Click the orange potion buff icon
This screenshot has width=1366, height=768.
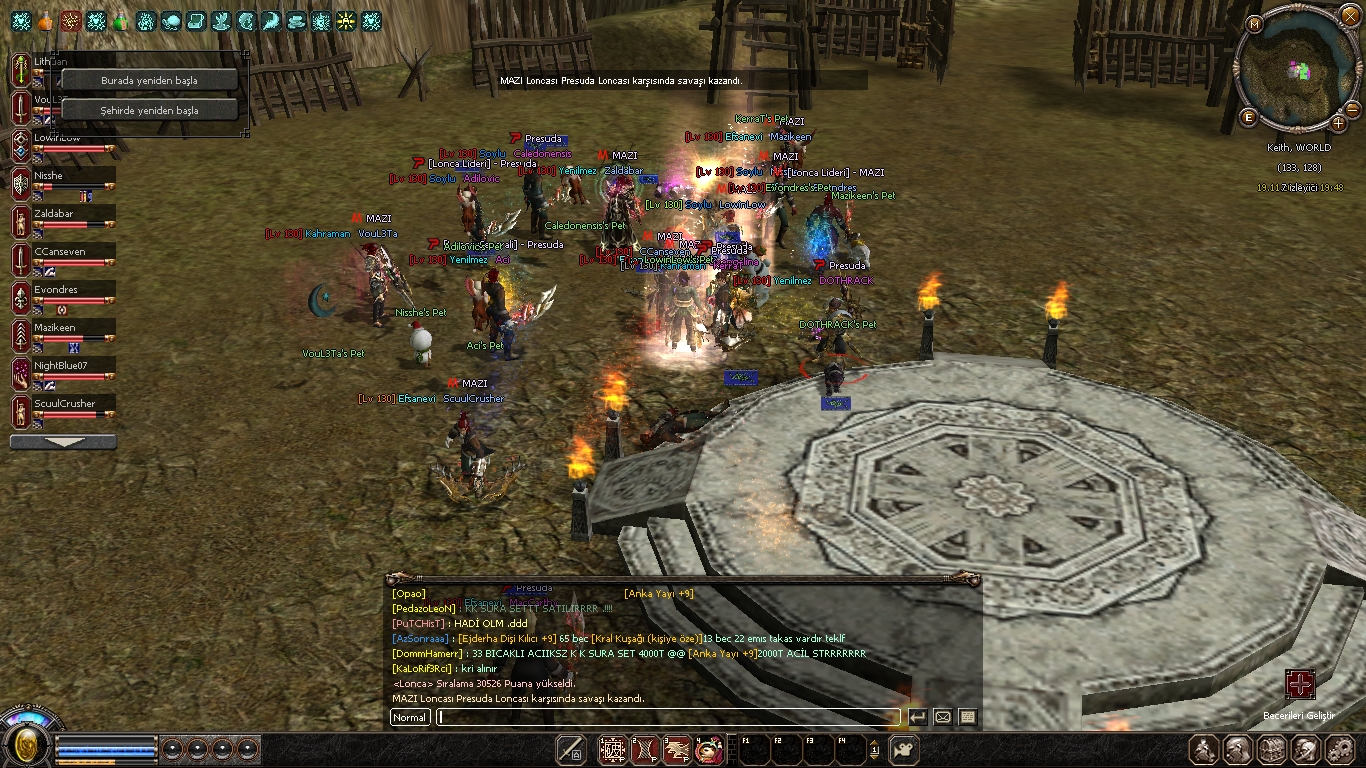coord(46,20)
